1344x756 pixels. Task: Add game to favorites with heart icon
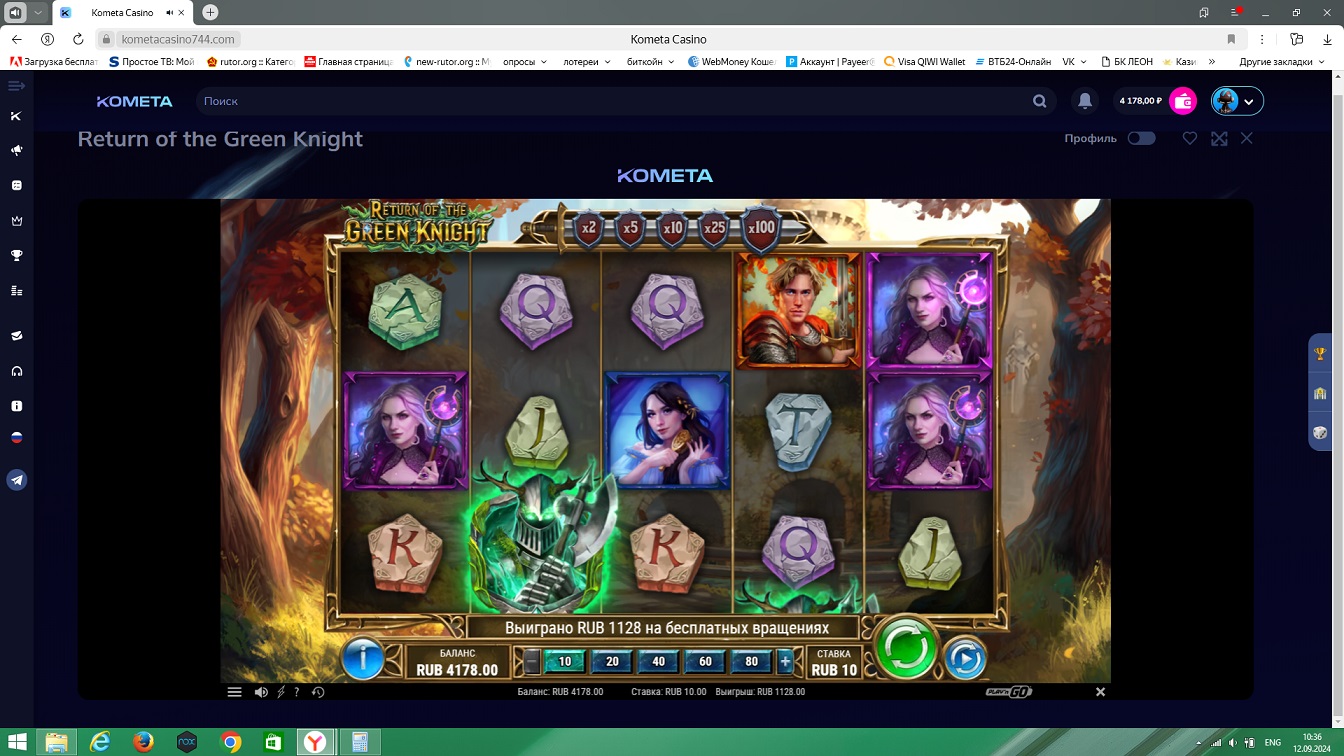coord(1190,139)
